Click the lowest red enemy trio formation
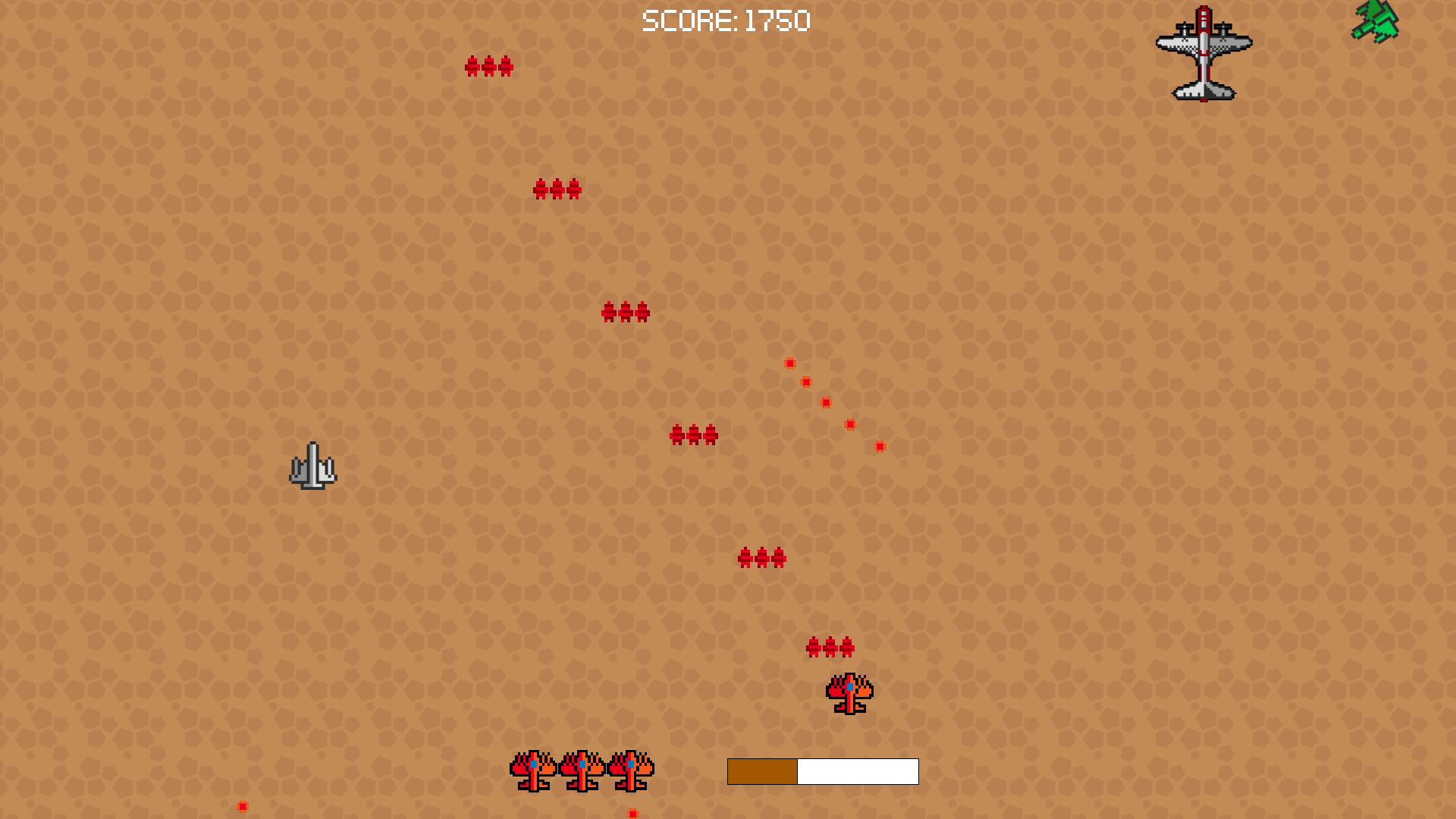The image size is (1456, 819). [831, 648]
